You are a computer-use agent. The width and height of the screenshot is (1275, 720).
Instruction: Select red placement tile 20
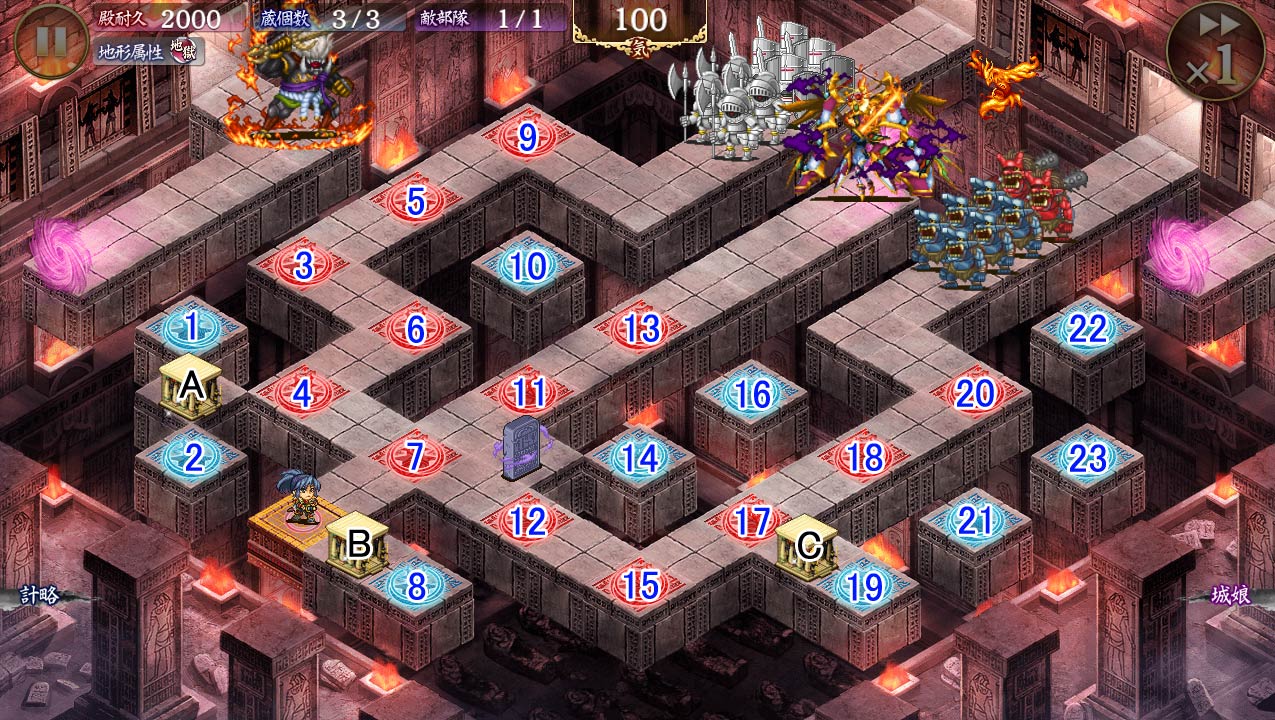(974, 394)
